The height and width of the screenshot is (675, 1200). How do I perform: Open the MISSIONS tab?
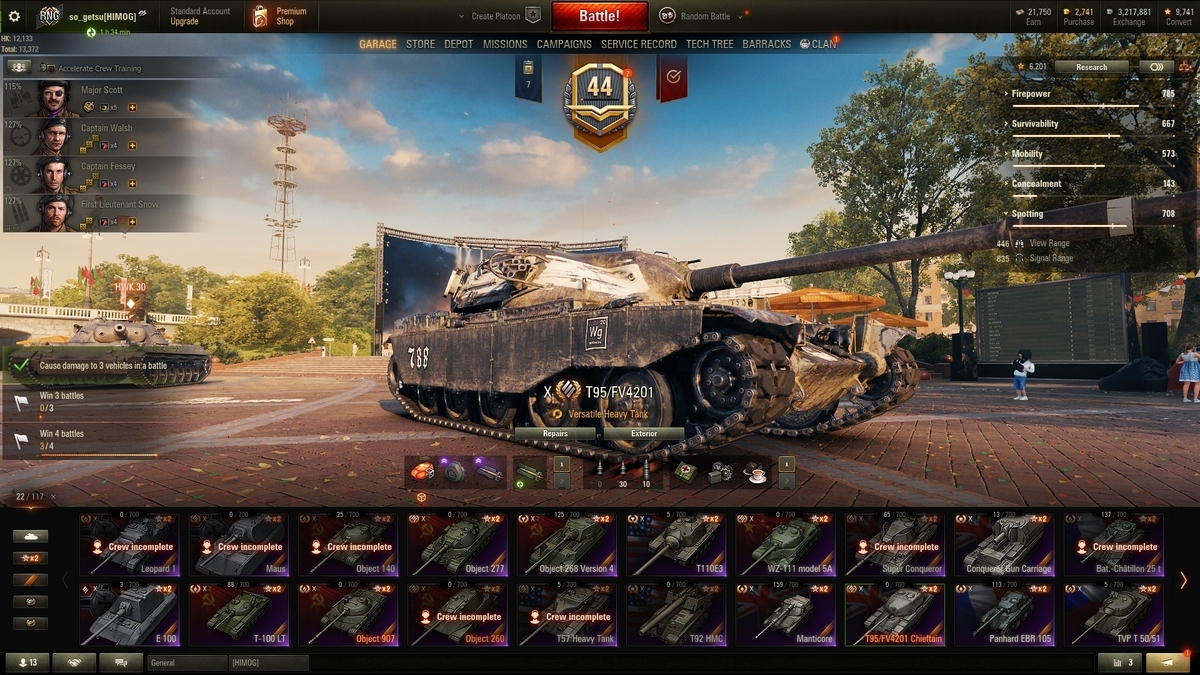(x=505, y=44)
